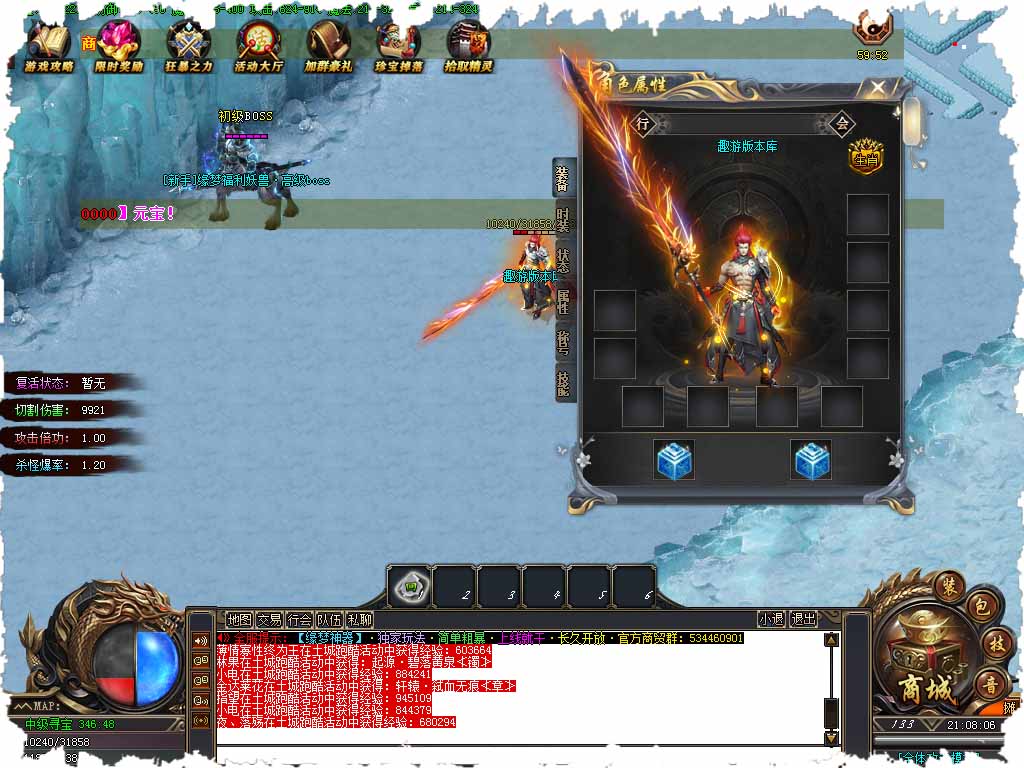Click the golden 生肖 zodiac button
Viewport: 1024px width, 768px height.
pyautogui.click(x=866, y=158)
